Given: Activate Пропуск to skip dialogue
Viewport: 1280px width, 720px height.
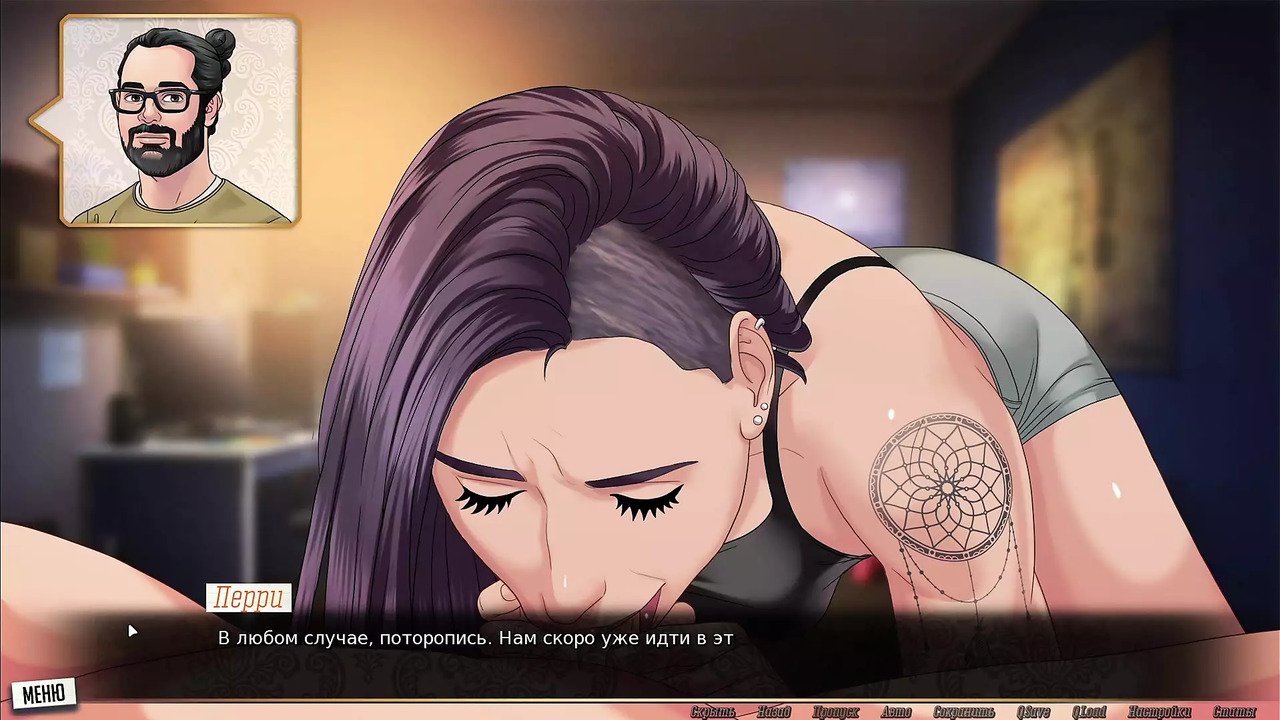Looking at the screenshot, I should (835, 712).
